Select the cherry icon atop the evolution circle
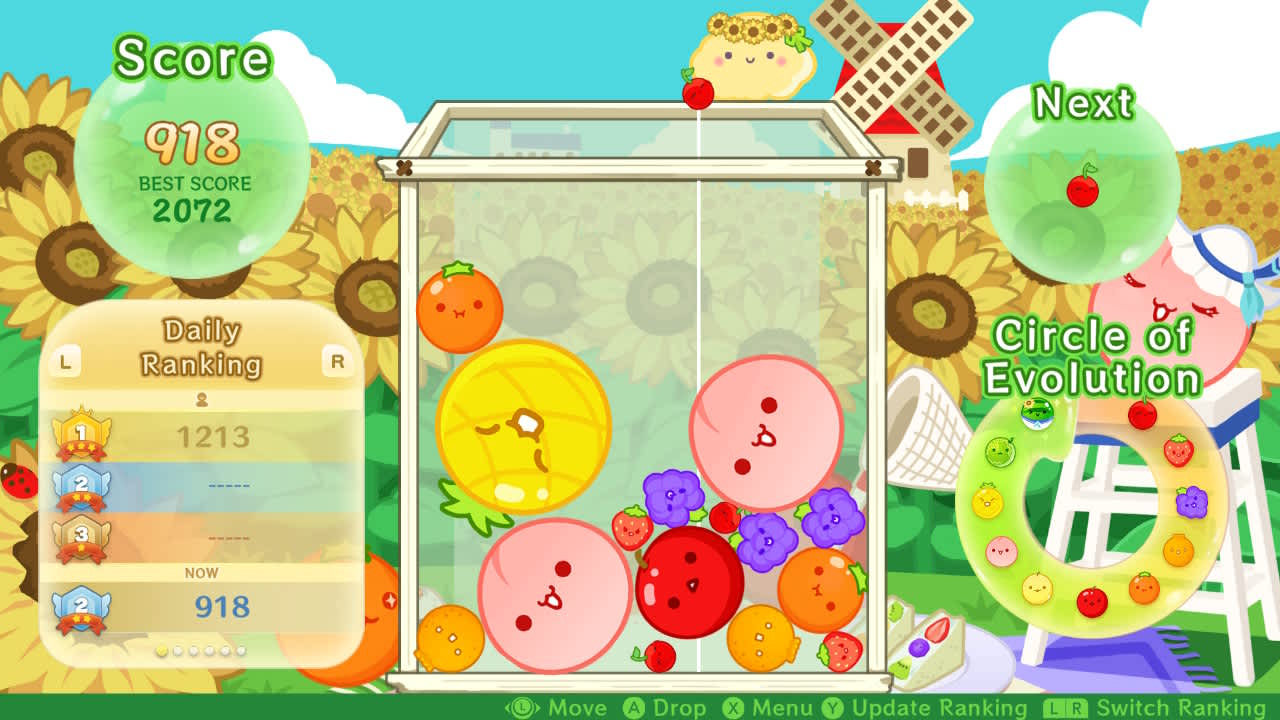Screen dimensions: 1280x720 (1142, 413)
